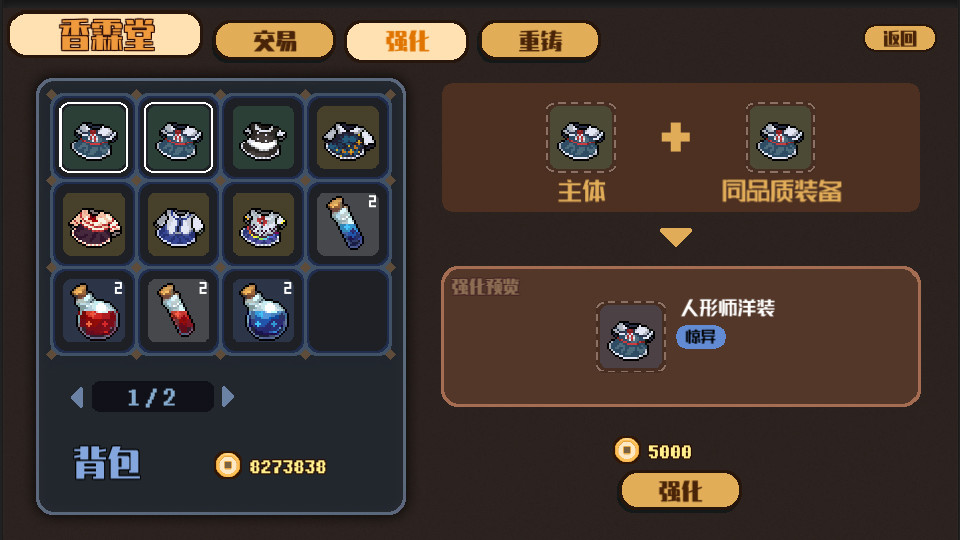Select the blue and white sailor outfit
The width and height of the screenshot is (960, 540).
pos(179,223)
